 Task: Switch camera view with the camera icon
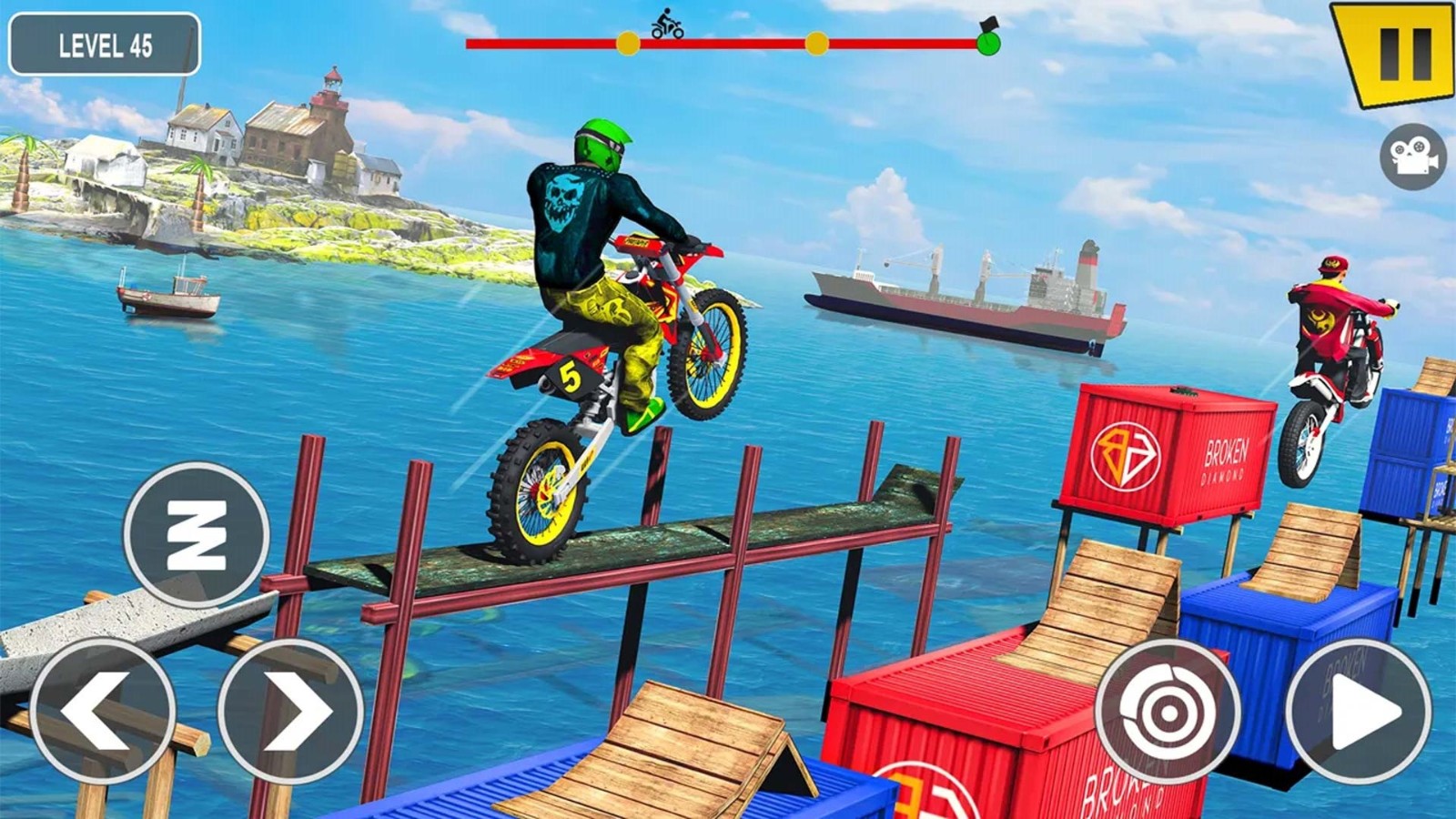point(1412,157)
